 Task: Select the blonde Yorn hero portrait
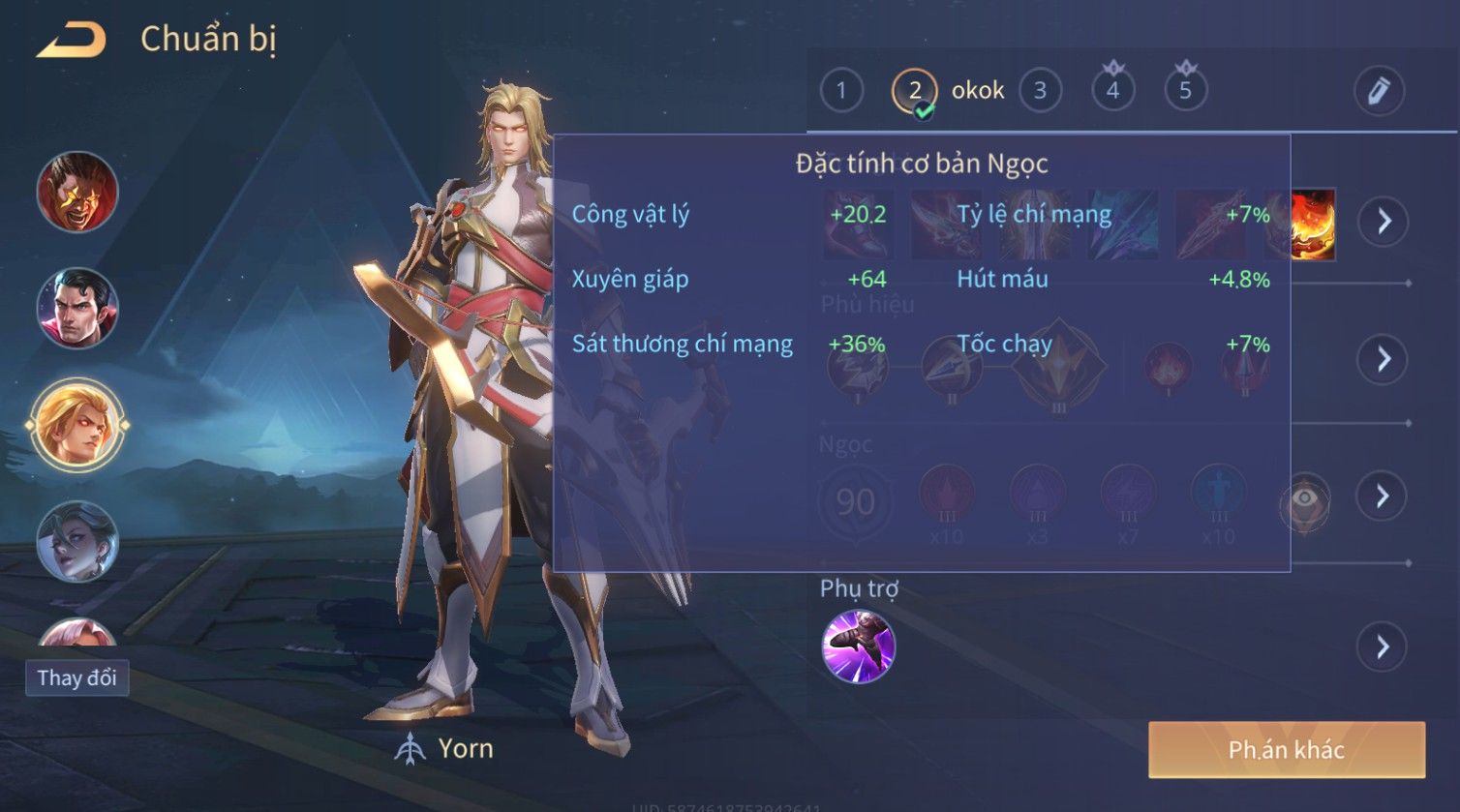77,425
